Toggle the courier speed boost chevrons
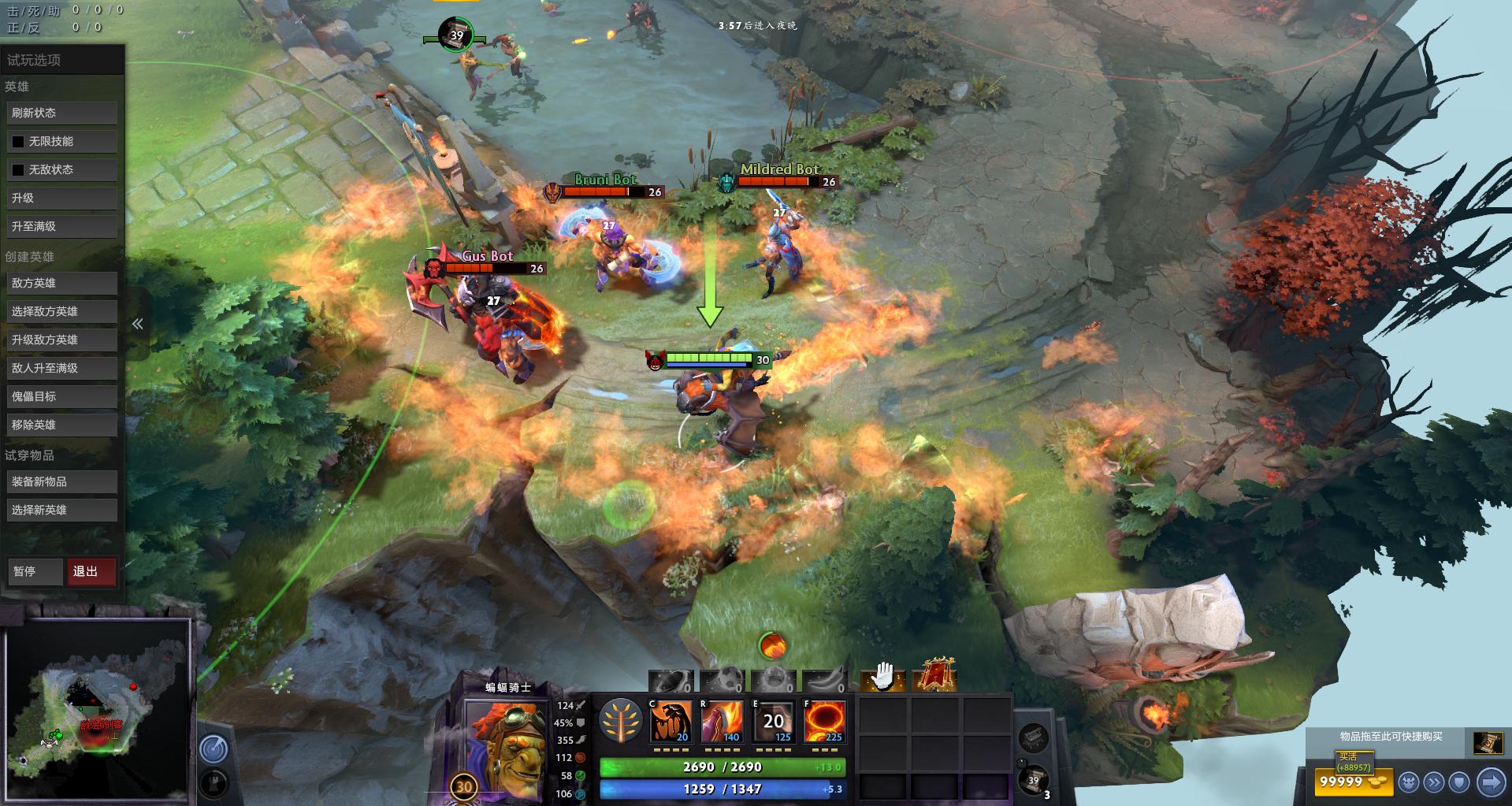This screenshot has height=806, width=1512. (1434, 782)
